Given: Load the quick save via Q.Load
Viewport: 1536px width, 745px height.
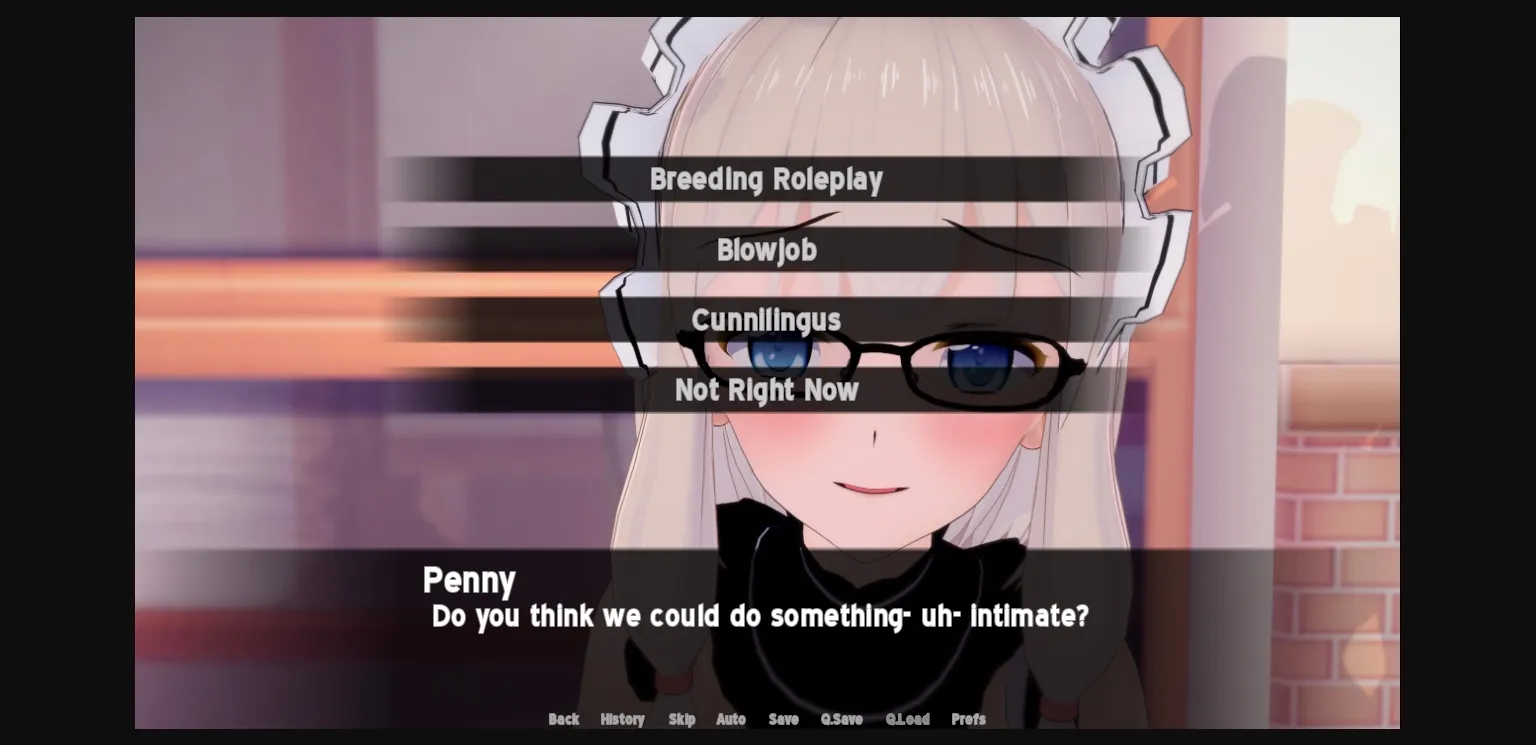Looking at the screenshot, I should click(x=907, y=719).
